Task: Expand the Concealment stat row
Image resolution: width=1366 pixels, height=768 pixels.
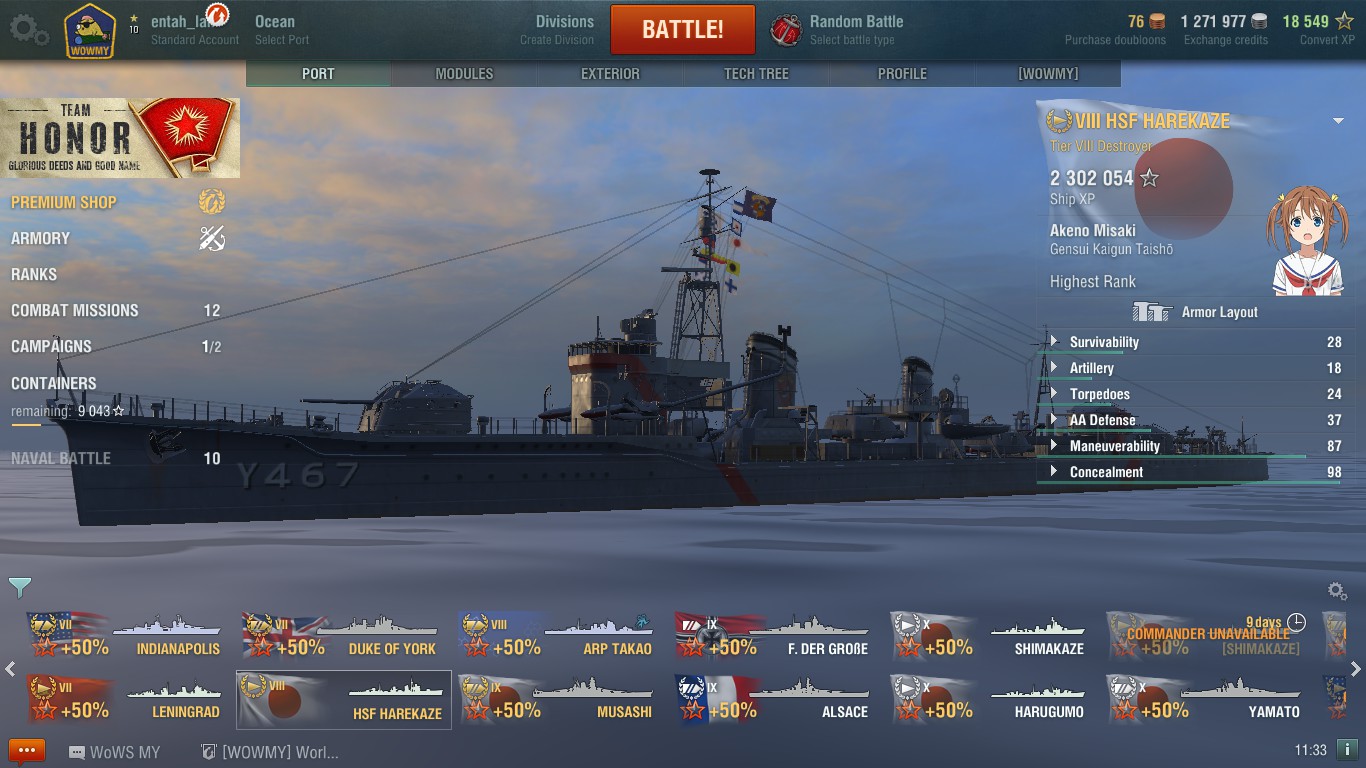Action: coord(1106,472)
